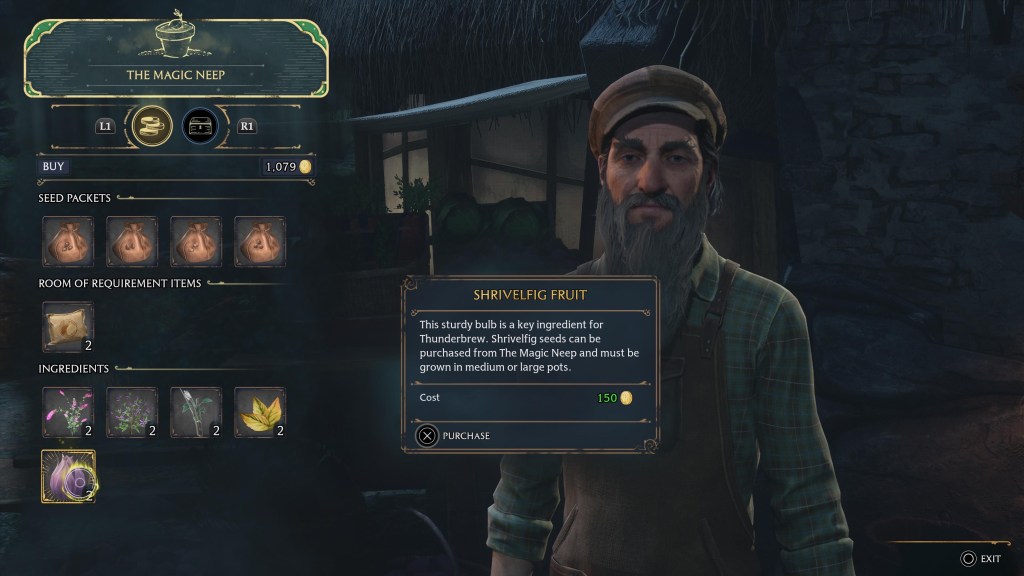The width and height of the screenshot is (1024, 576).
Task: Select the purple-flowered herb ingredient
Action: [x=131, y=412]
